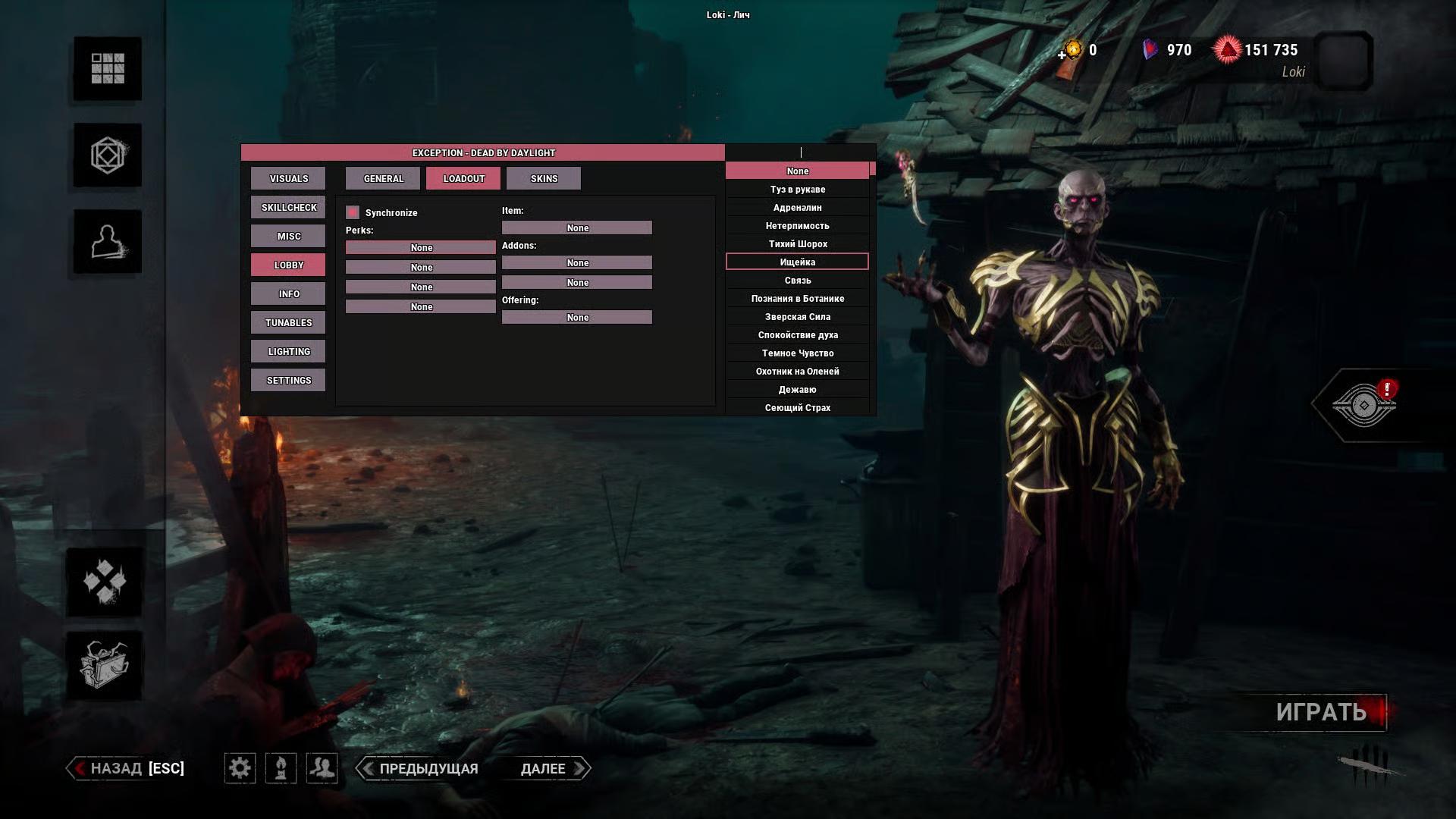Choose the Адреналин perk from the list
The image size is (1456, 819).
797,208
